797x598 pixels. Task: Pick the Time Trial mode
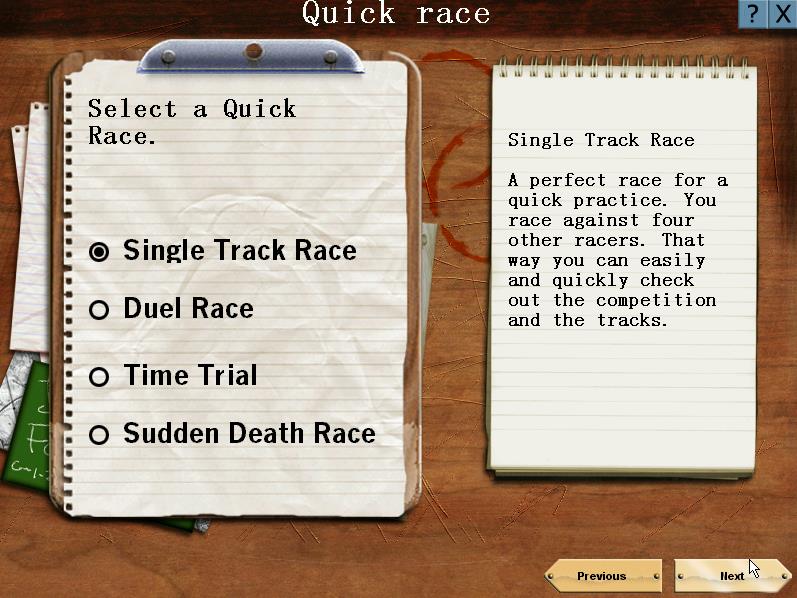pos(99,377)
